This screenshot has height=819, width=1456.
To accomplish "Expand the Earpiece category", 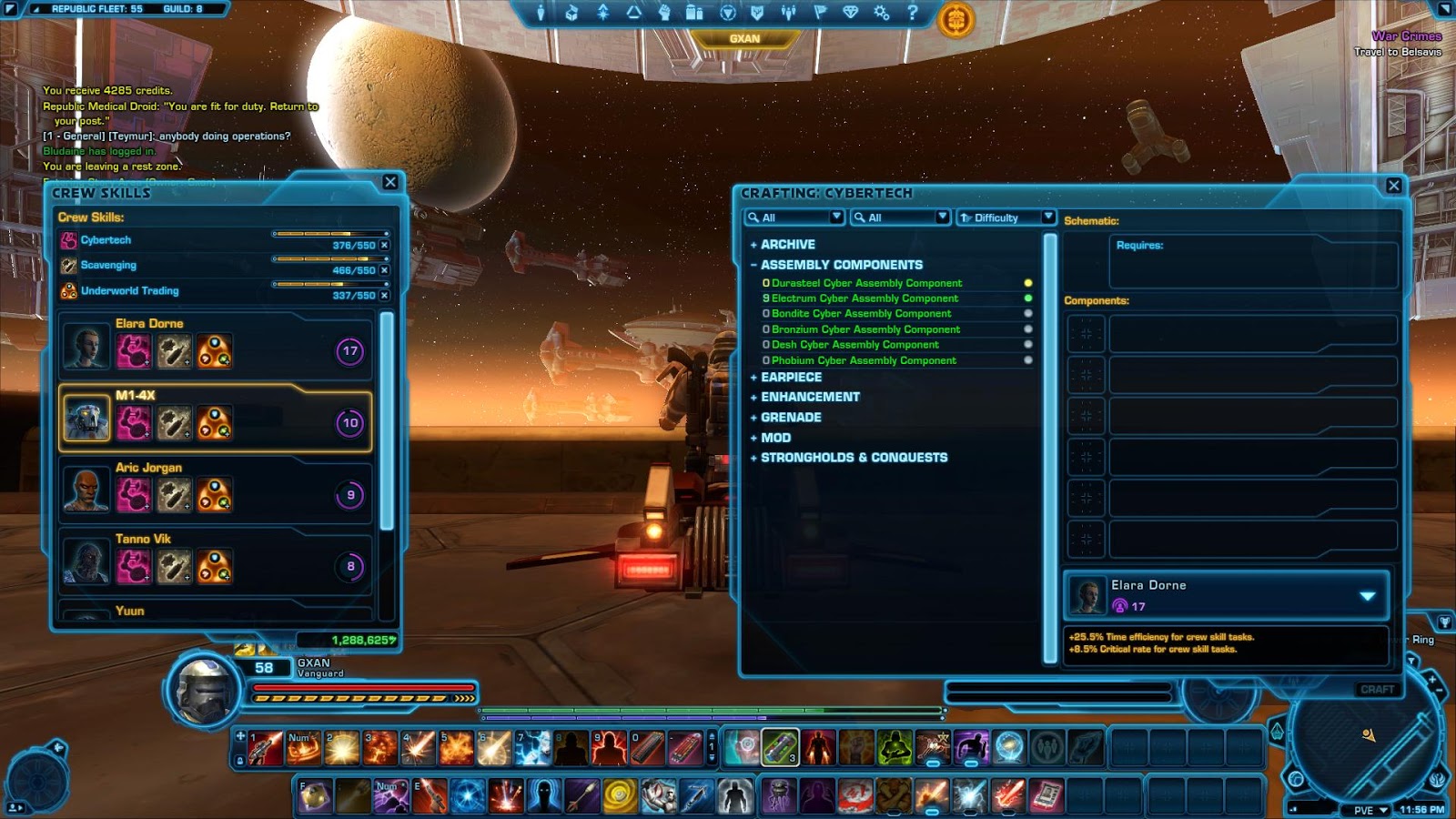I will click(x=790, y=377).
